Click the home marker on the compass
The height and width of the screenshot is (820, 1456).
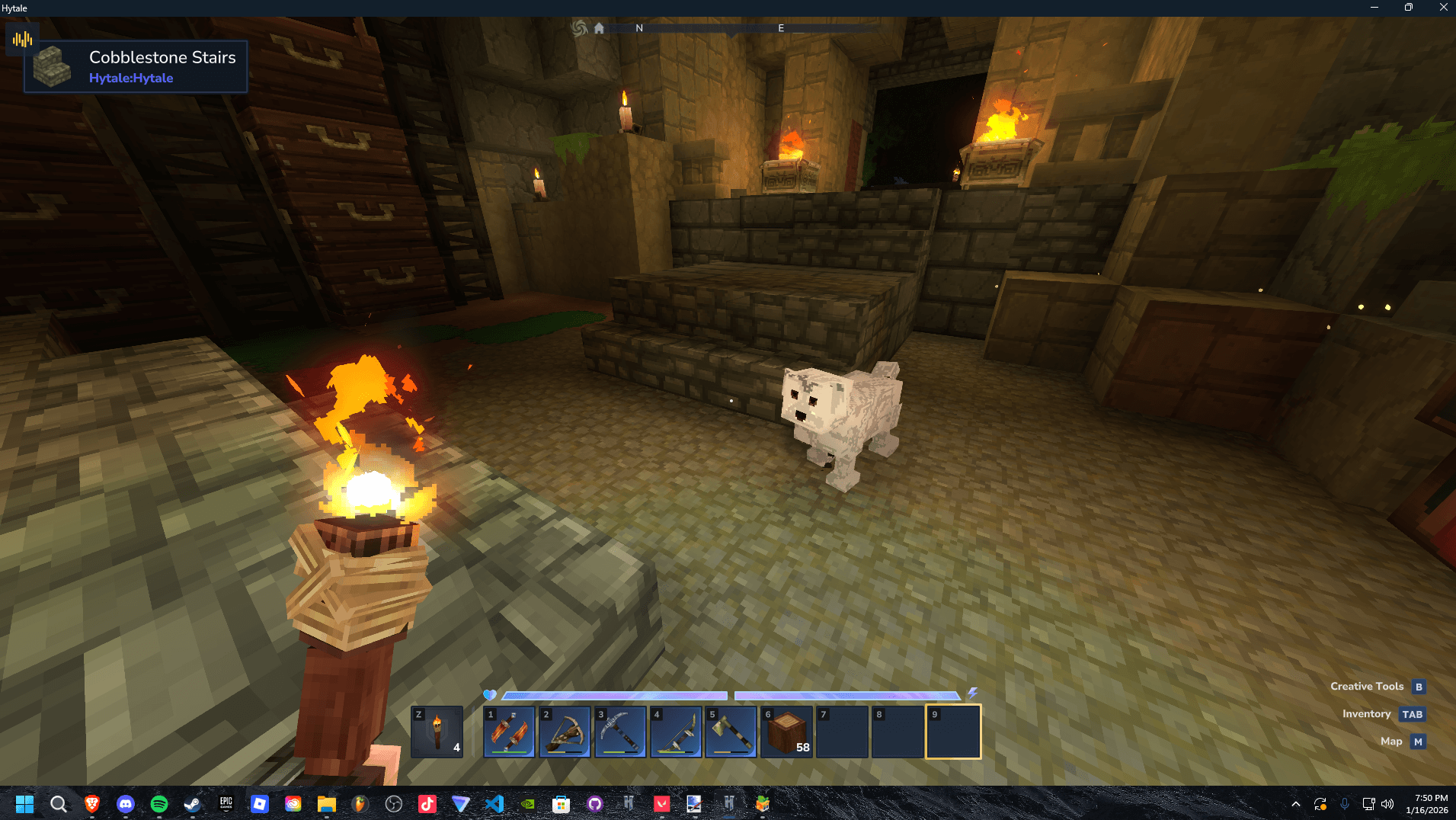tap(599, 28)
